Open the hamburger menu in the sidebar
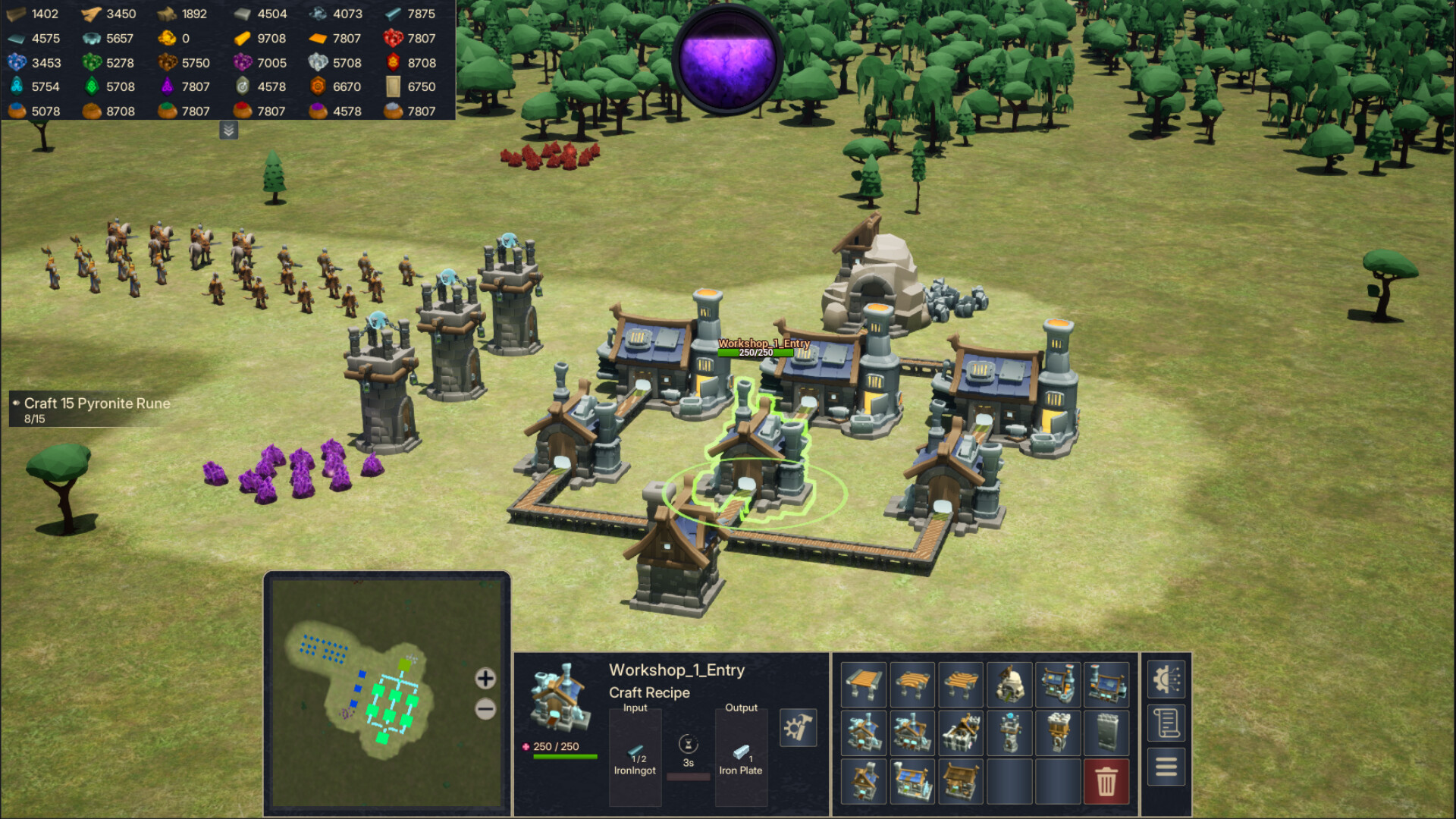The image size is (1456, 819). [x=1166, y=767]
